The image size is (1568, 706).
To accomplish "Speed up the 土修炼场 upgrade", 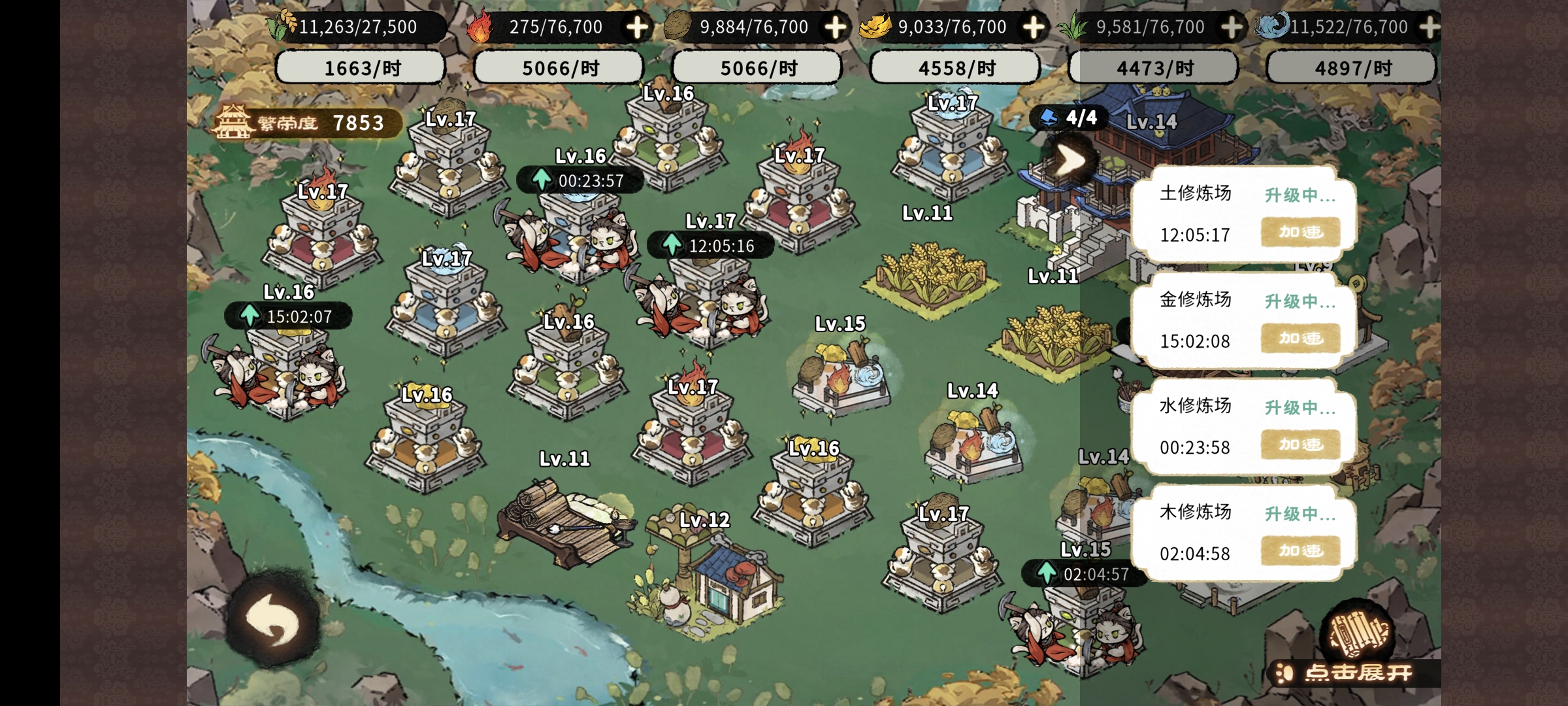I will coord(1300,232).
